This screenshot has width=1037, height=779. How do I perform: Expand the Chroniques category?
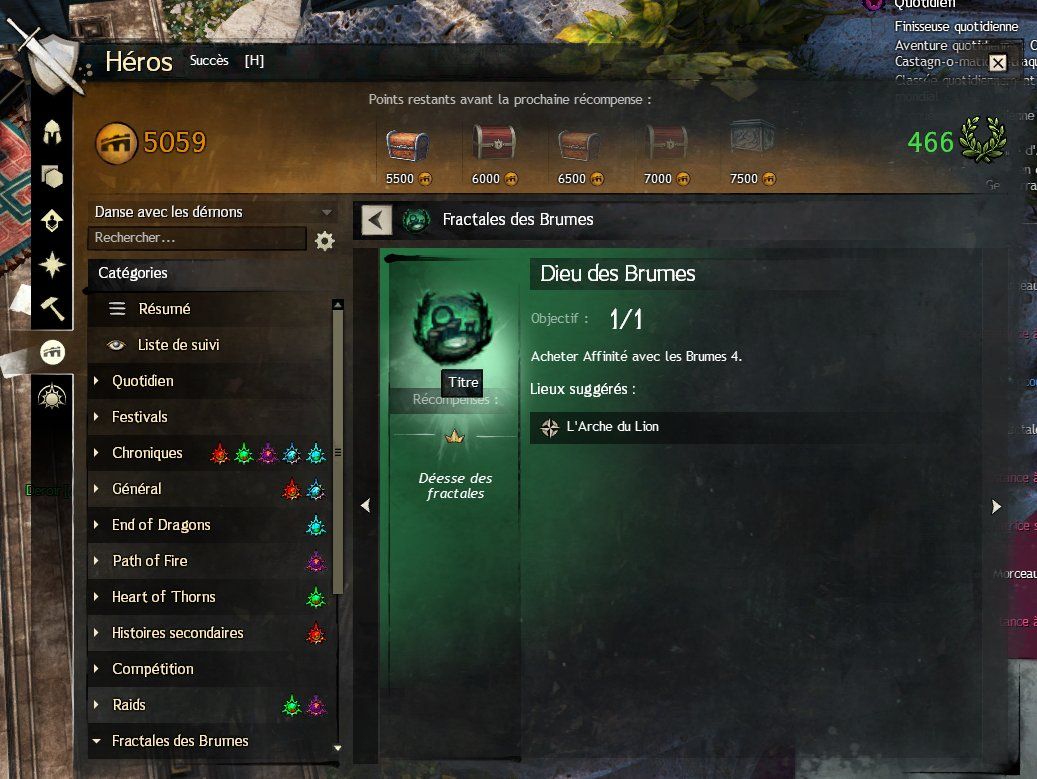147,453
